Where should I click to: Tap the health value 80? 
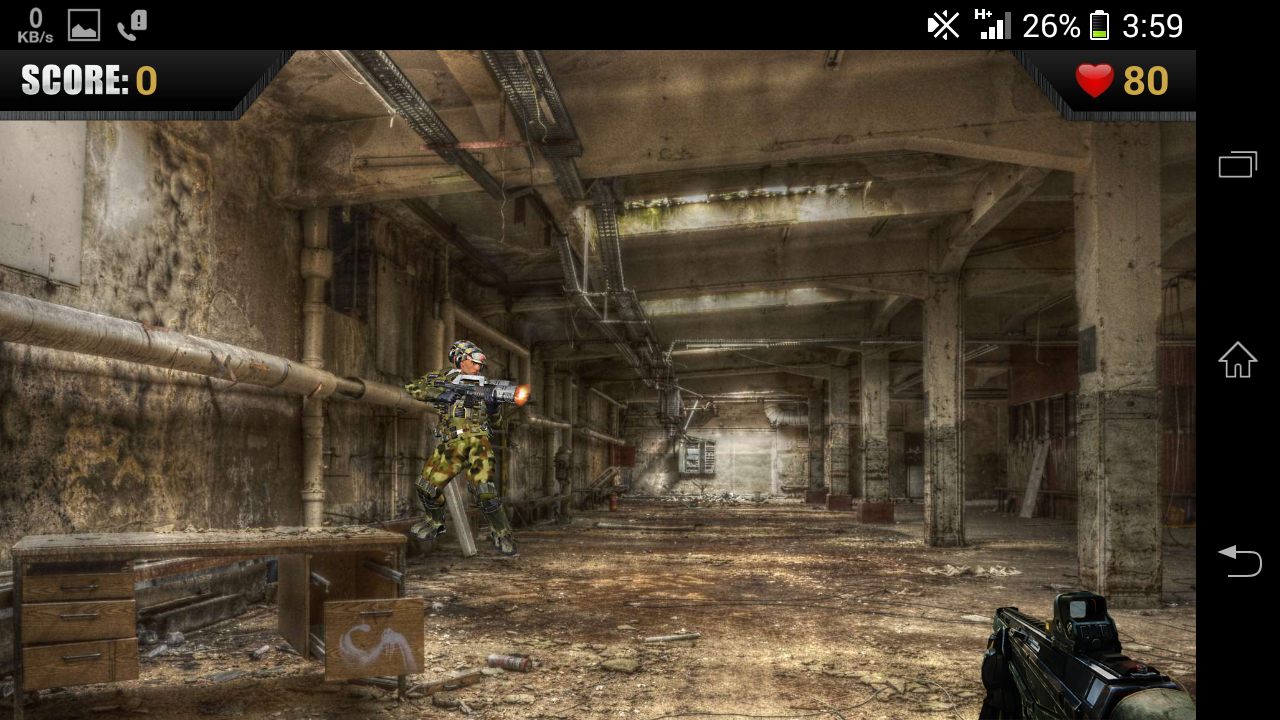click(x=1148, y=80)
